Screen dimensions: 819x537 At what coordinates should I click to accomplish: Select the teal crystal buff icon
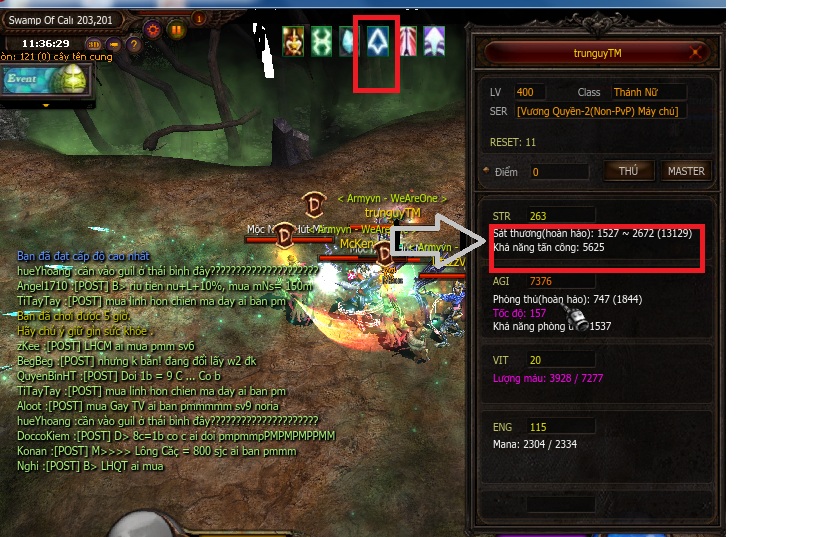tap(351, 41)
